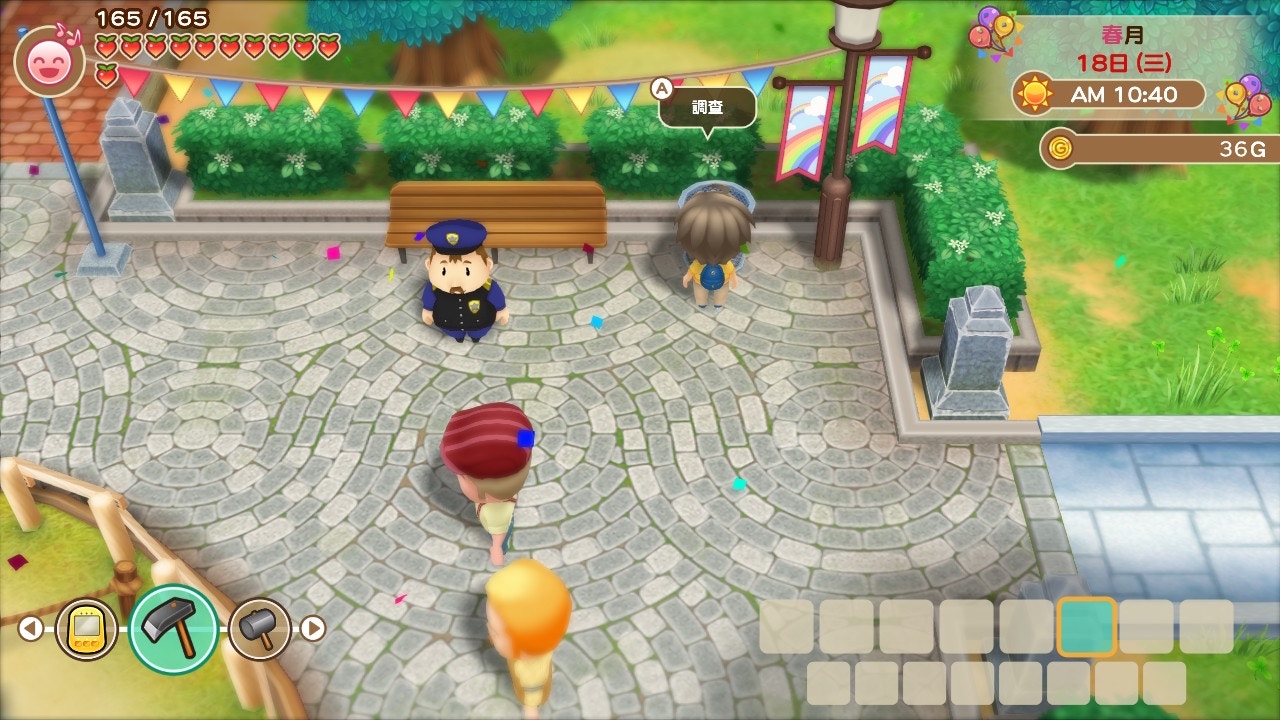1280x720 pixels.
Task: Select the yellow handheld device tool
Action: 86,629
